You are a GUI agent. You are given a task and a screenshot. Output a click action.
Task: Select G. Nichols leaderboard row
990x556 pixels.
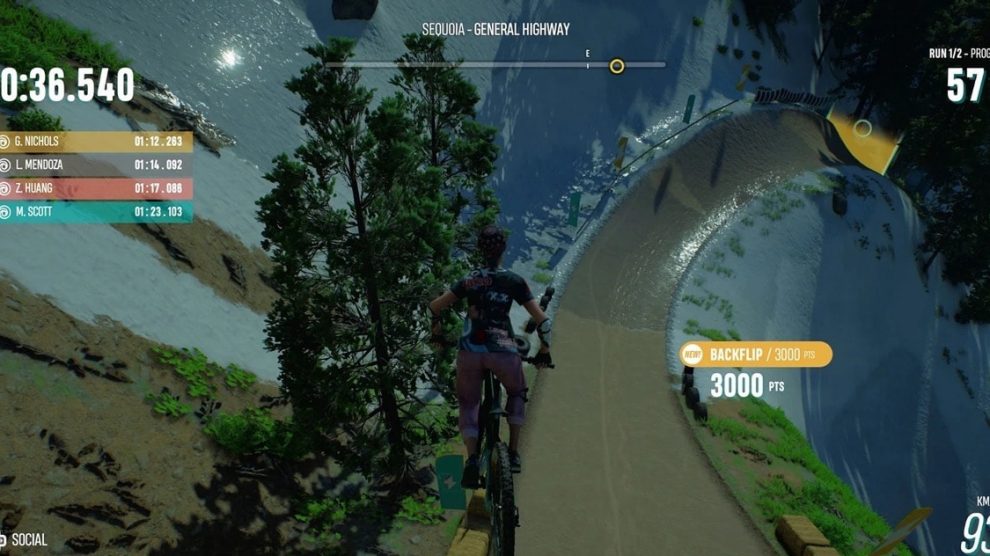tap(95, 142)
